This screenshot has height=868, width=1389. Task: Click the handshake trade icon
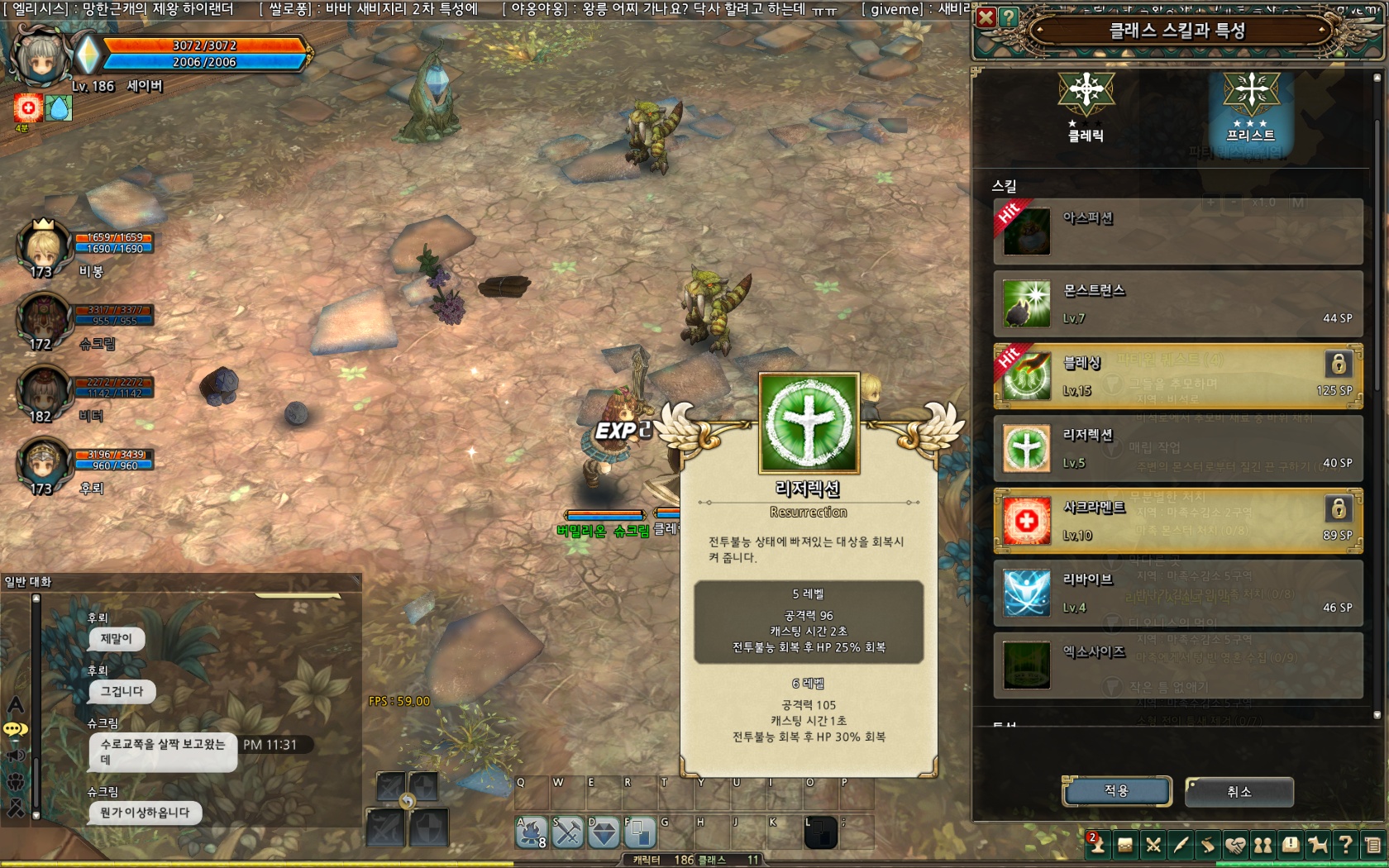click(1235, 845)
